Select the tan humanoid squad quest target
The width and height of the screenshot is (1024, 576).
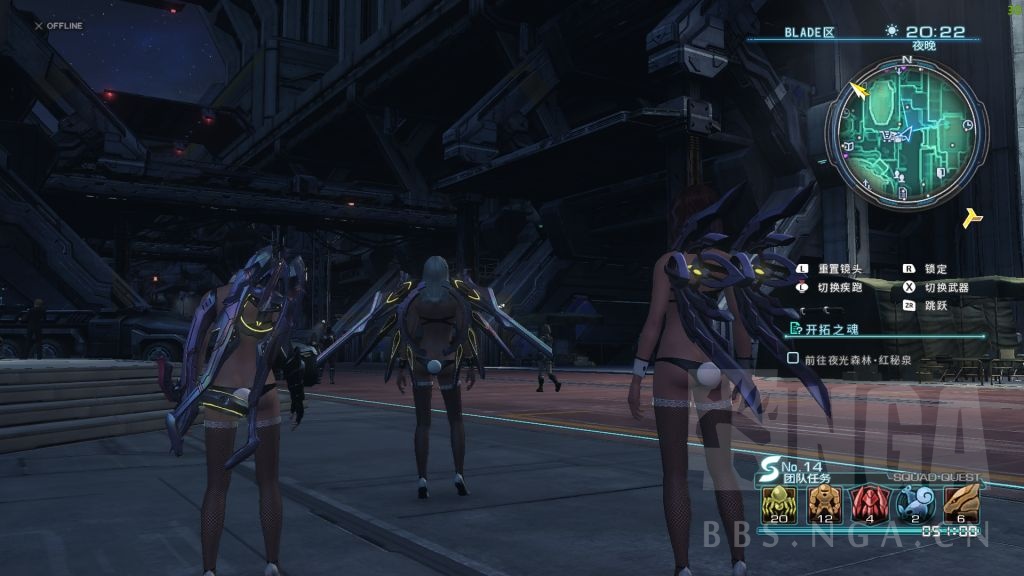point(820,501)
